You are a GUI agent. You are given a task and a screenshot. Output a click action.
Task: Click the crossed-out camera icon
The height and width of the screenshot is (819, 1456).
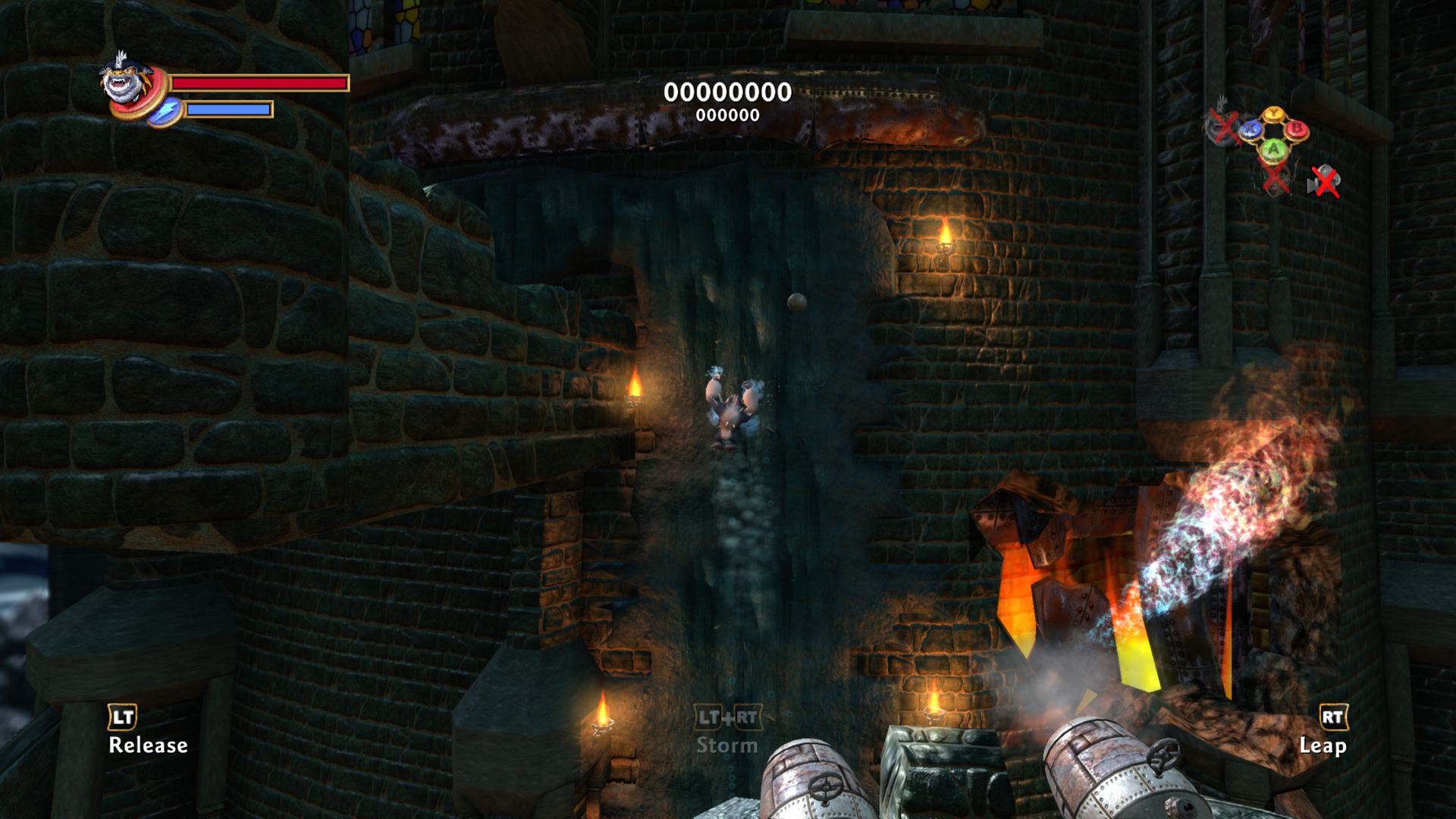pos(1324,181)
